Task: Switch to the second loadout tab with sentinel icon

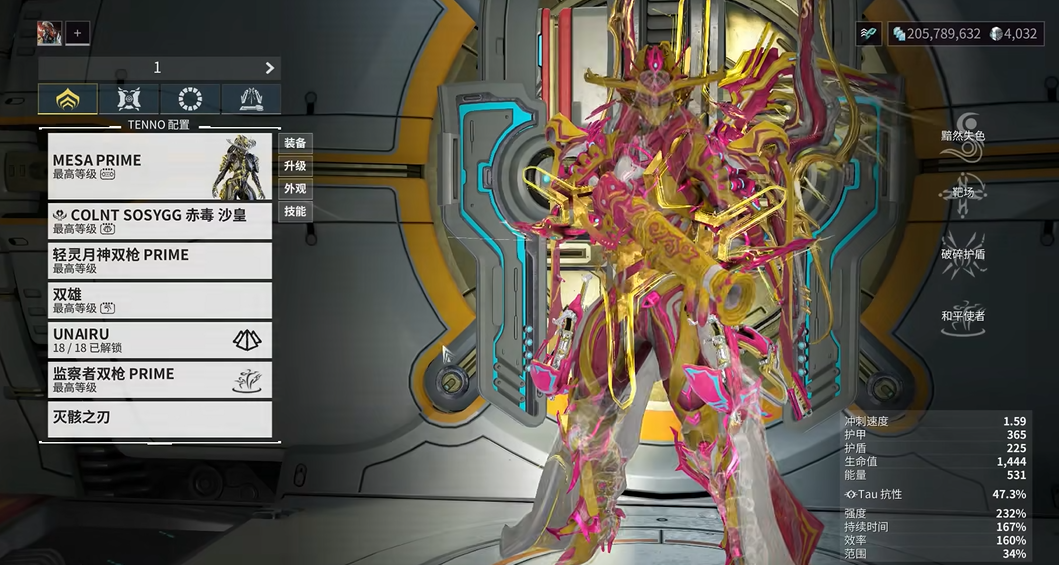Action: point(129,99)
